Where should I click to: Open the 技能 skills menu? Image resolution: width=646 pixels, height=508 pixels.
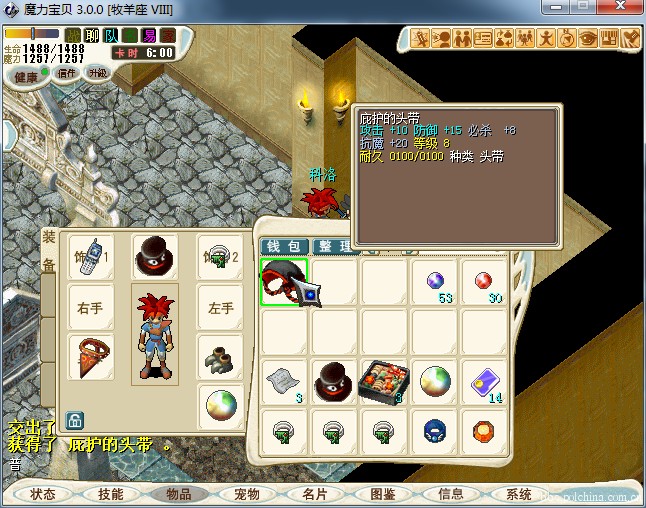tap(111, 494)
